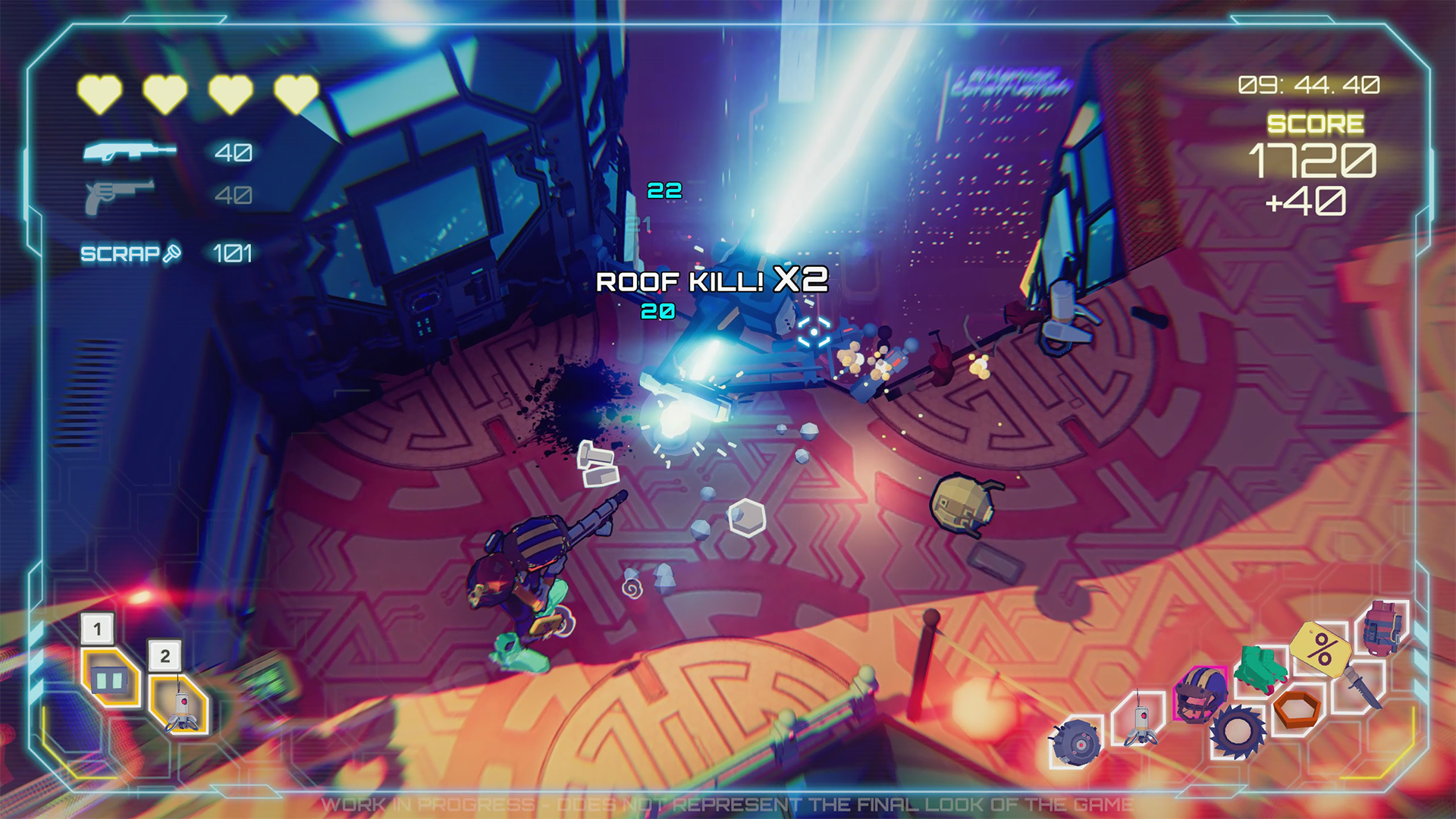The height and width of the screenshot is (819, 1456).
Task: Choose the claw drone in white hexagon slot
Action: coord(1140,718)
